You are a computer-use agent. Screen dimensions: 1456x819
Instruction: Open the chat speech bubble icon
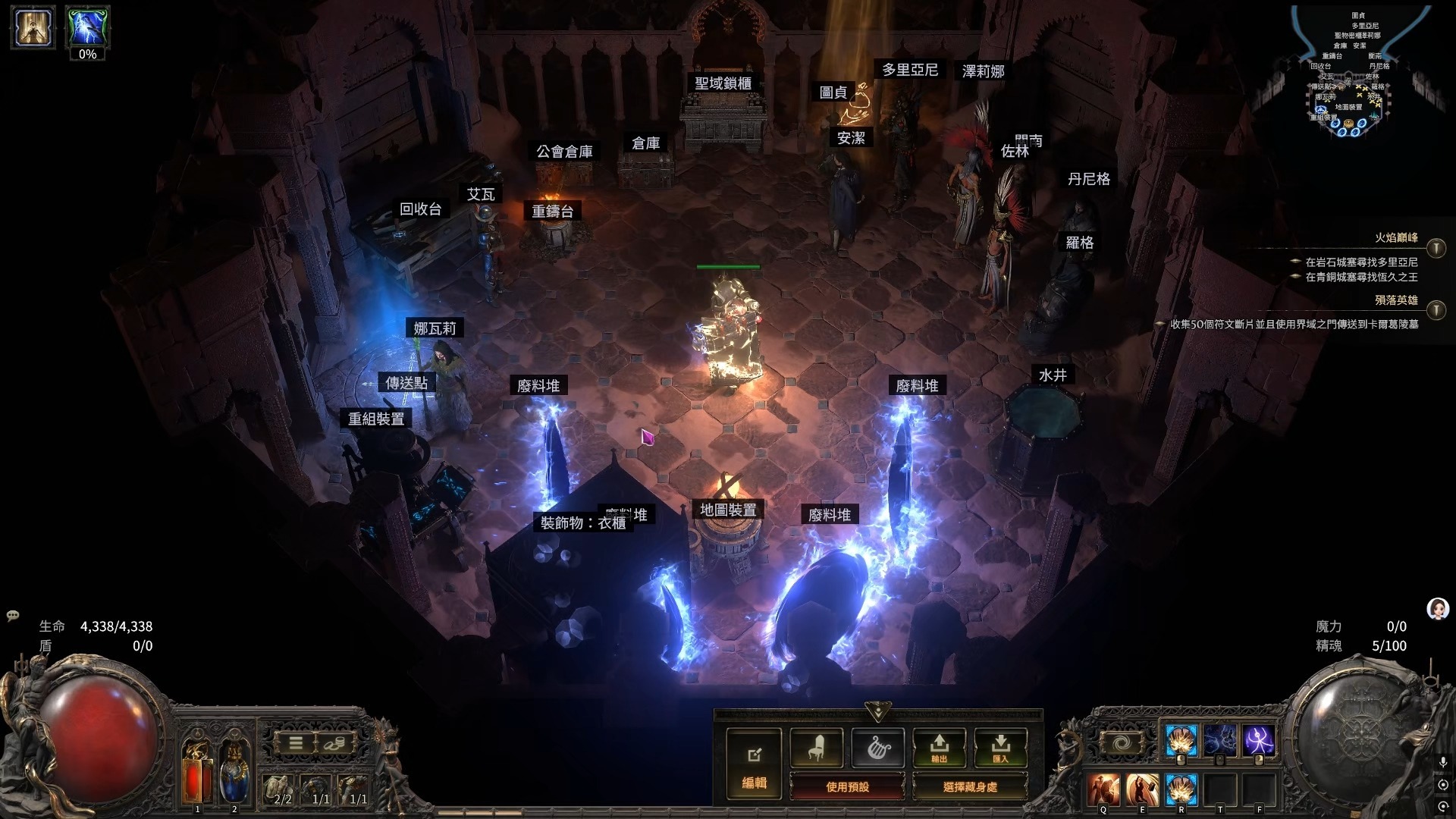pos(13,616)
